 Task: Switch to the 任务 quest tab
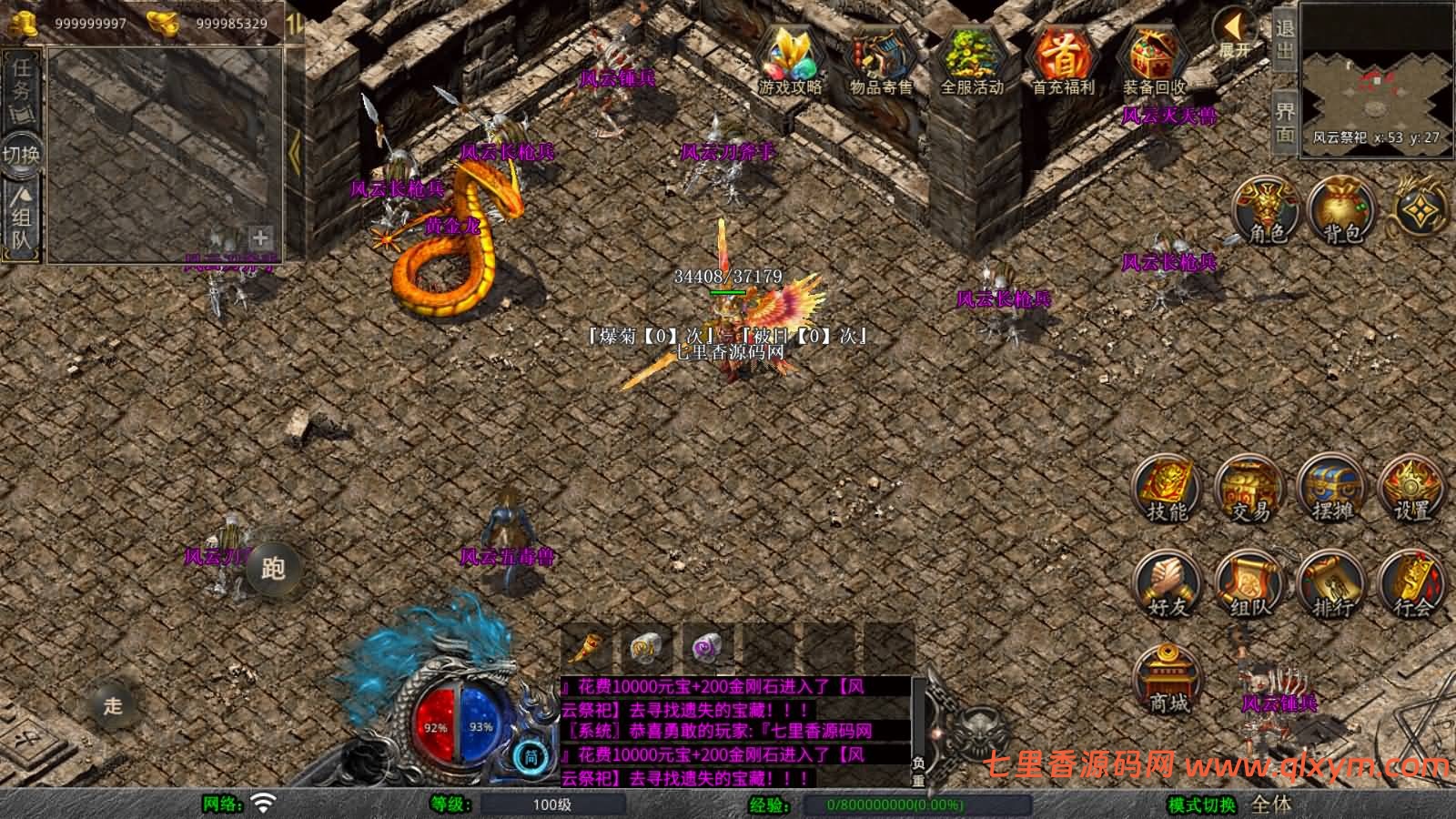[x=22, y=88]
